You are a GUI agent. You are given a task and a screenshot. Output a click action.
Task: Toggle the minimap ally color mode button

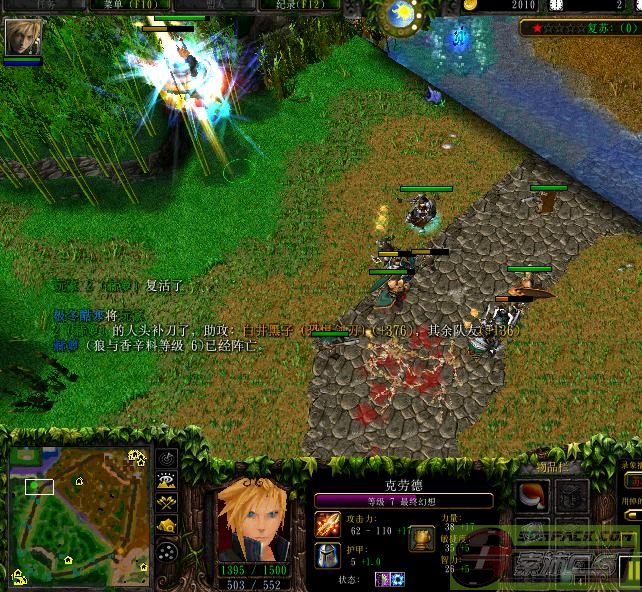click(167, 503)
